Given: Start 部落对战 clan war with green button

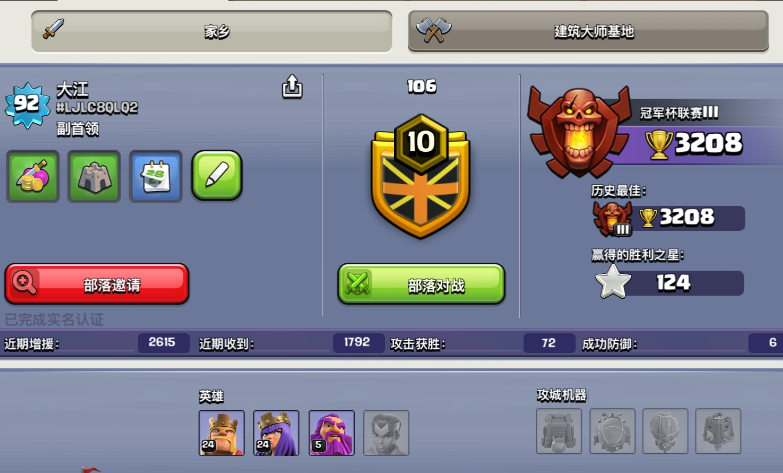Looking at the screenshot, I should 421,284.
